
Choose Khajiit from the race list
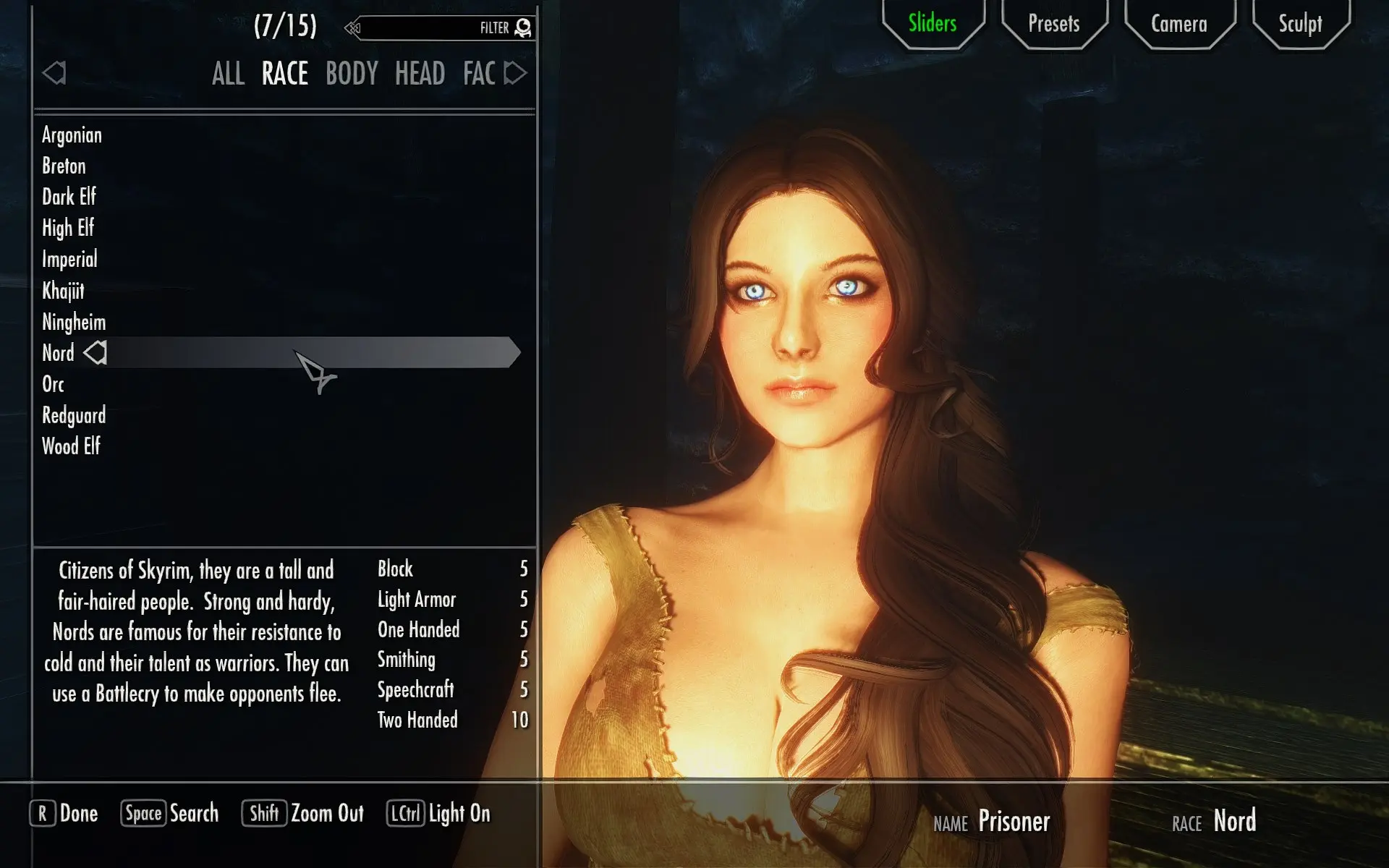coord(63,291)
